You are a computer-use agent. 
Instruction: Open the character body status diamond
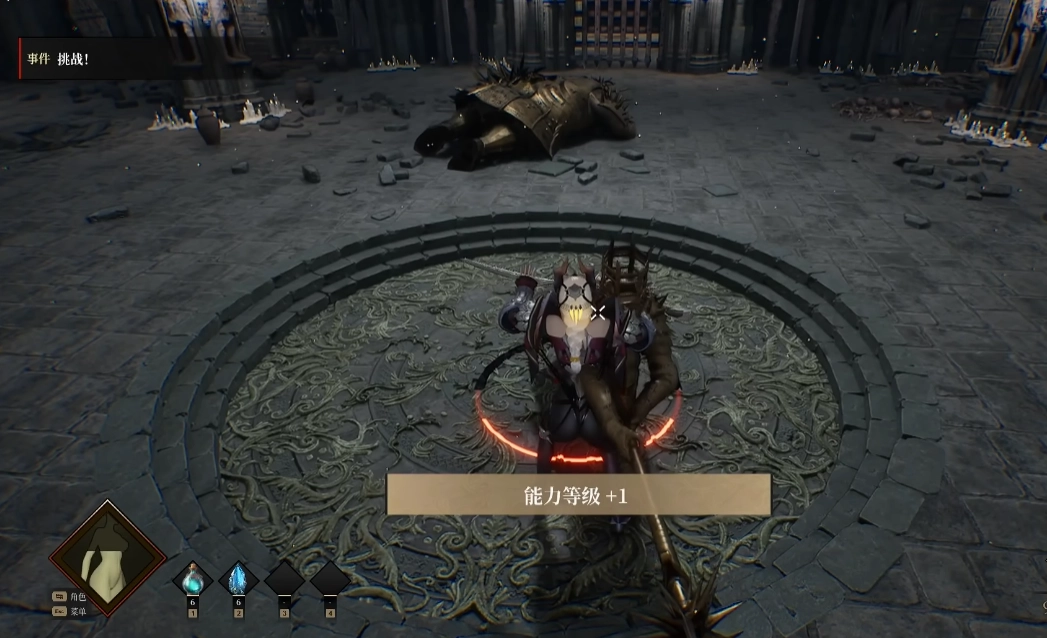click(108, 558)
